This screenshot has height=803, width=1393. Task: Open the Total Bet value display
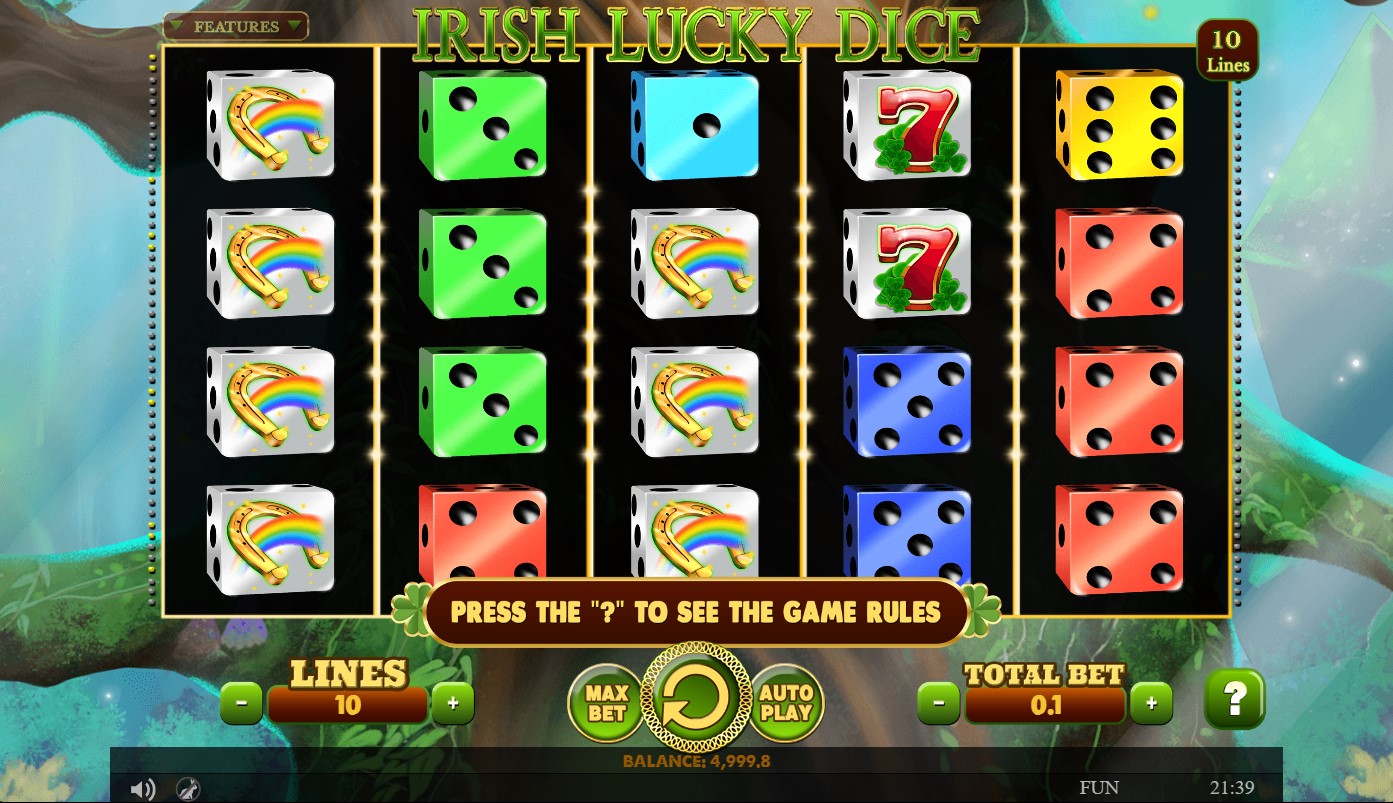[x=1045, y=705]
